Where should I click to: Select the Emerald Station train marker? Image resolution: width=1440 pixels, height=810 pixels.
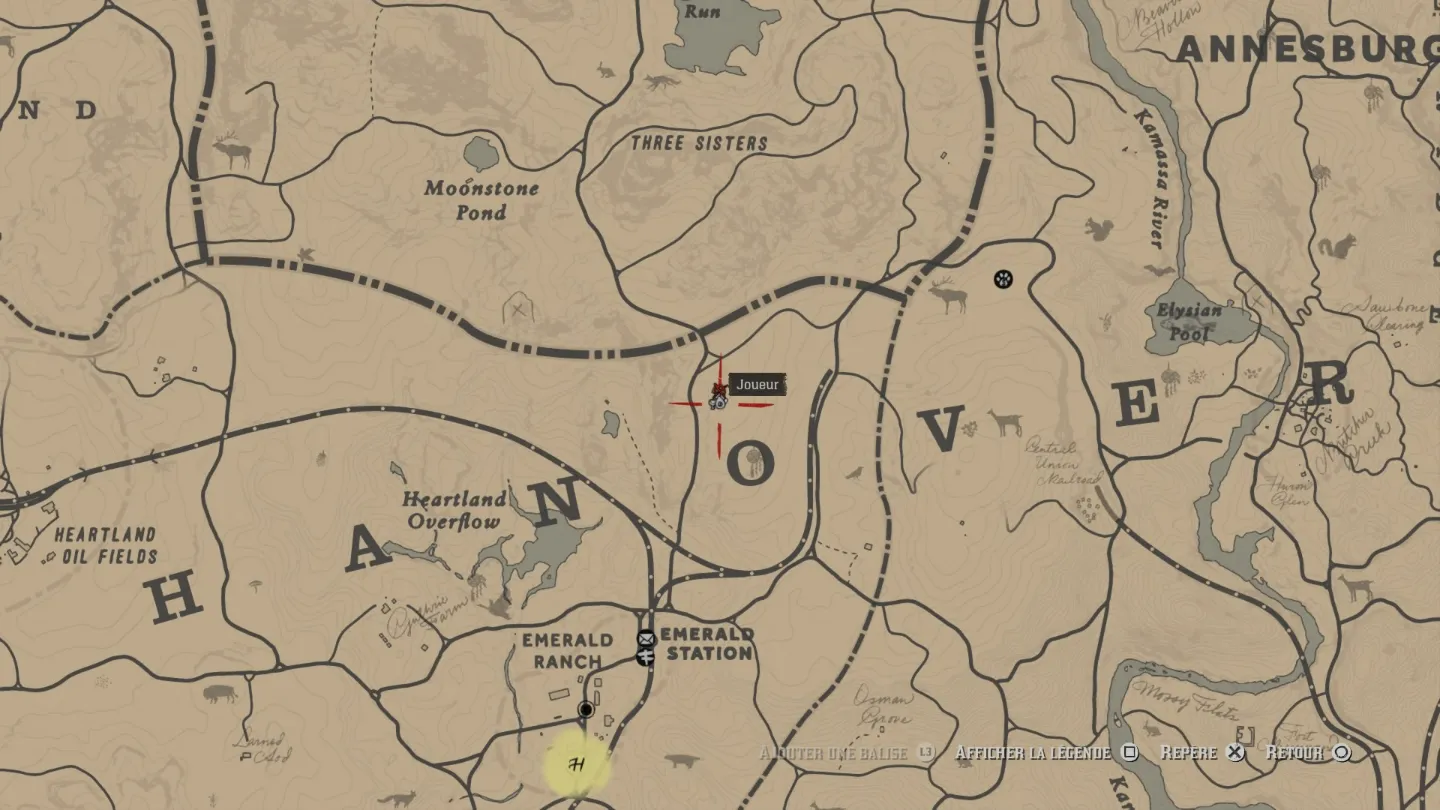point(646,656)
